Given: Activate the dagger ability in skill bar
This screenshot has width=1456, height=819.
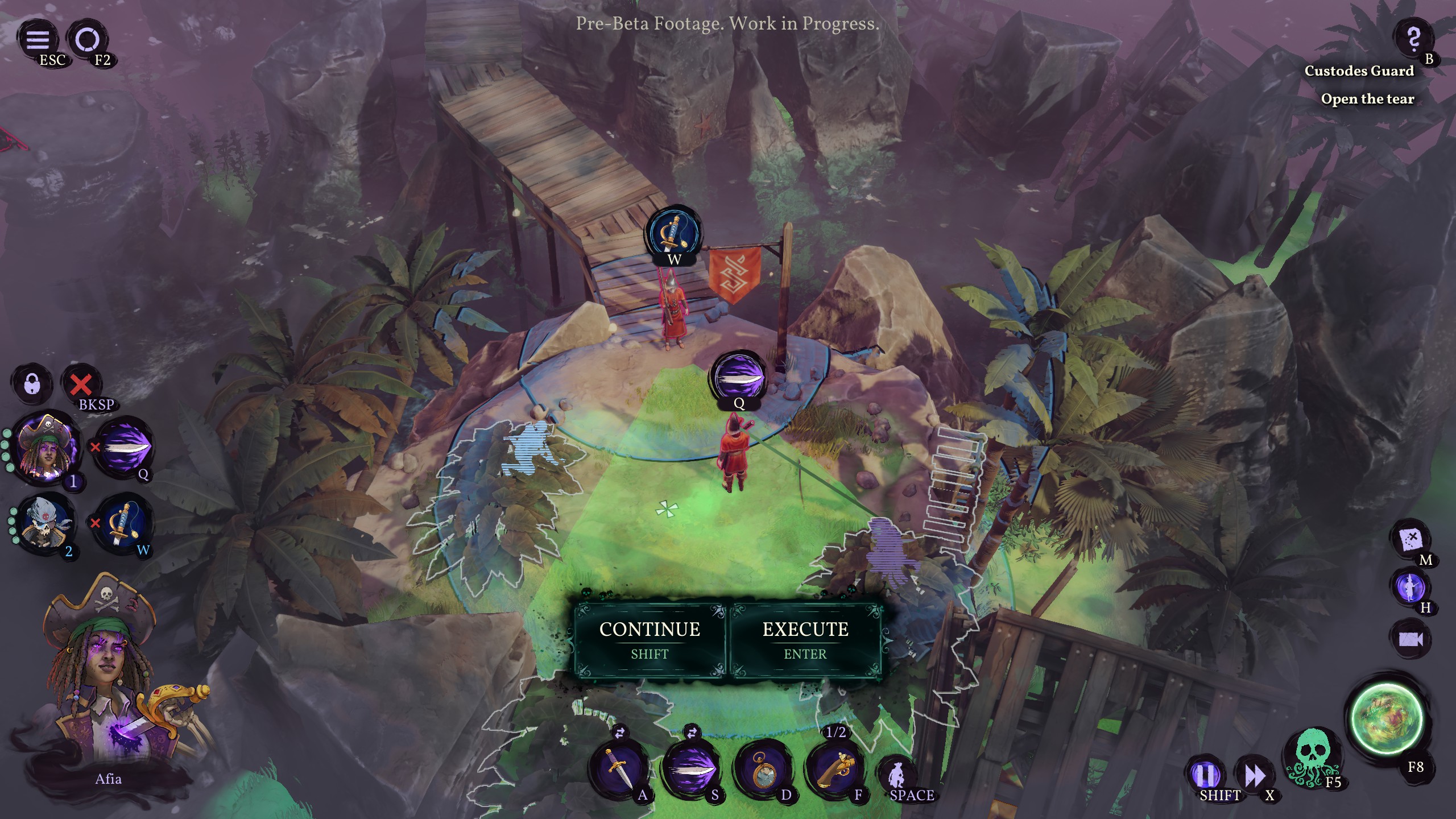Looking at the screenshot, I should point(617,769).
